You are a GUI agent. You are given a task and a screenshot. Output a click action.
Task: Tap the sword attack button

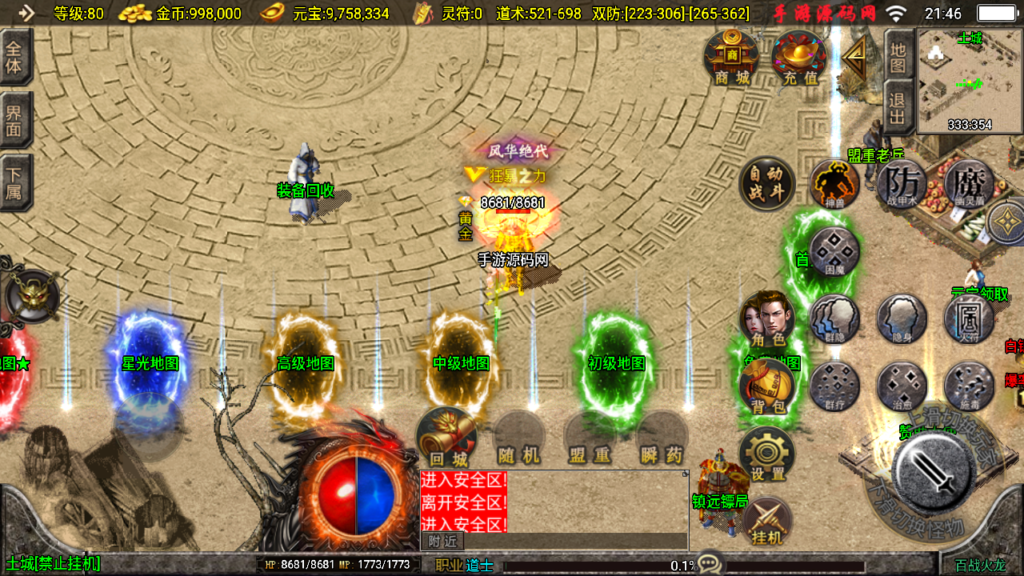(x=932, y=471)
